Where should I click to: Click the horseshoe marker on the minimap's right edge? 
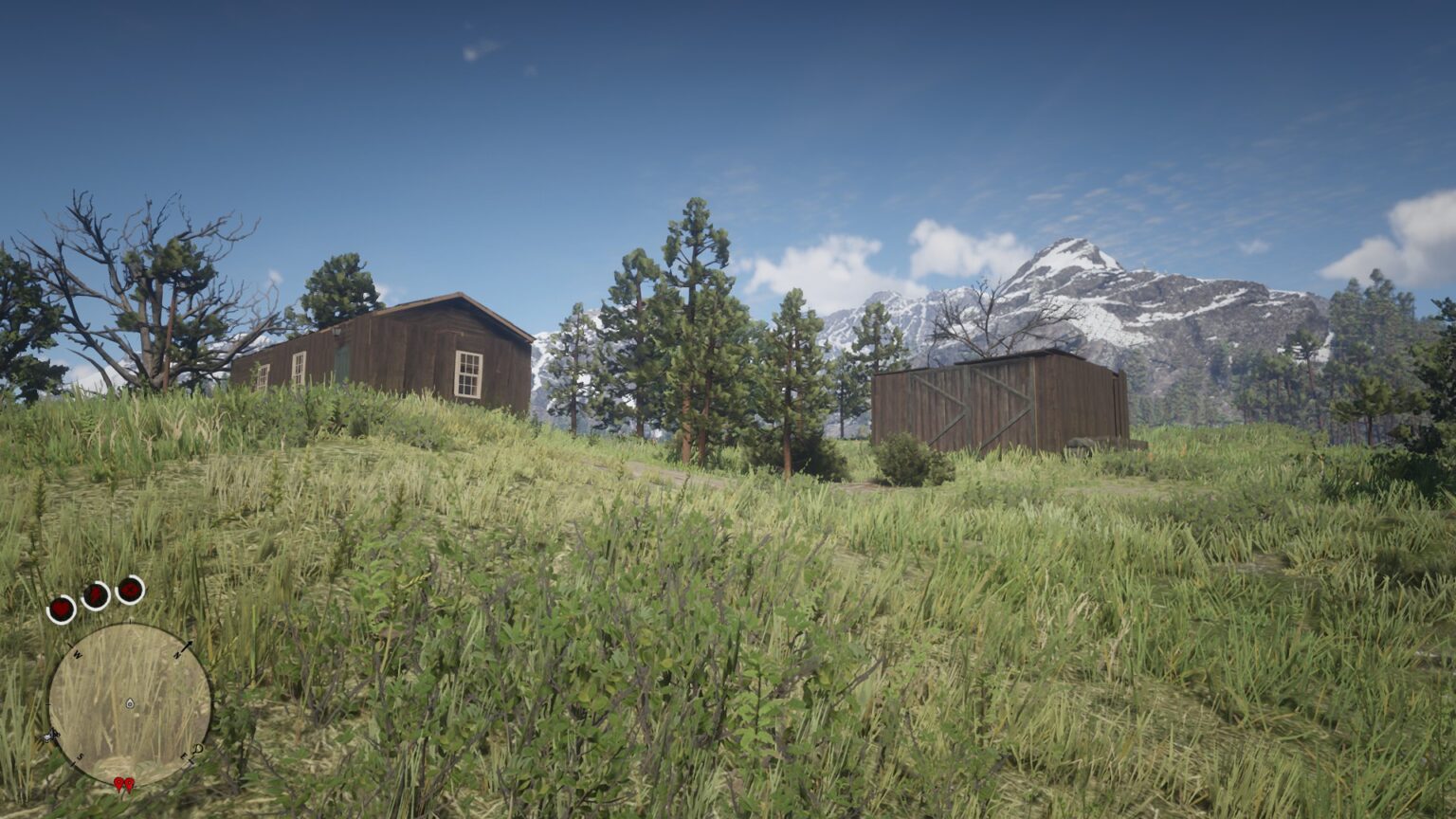pyautogui.click(x=197, y=750)
